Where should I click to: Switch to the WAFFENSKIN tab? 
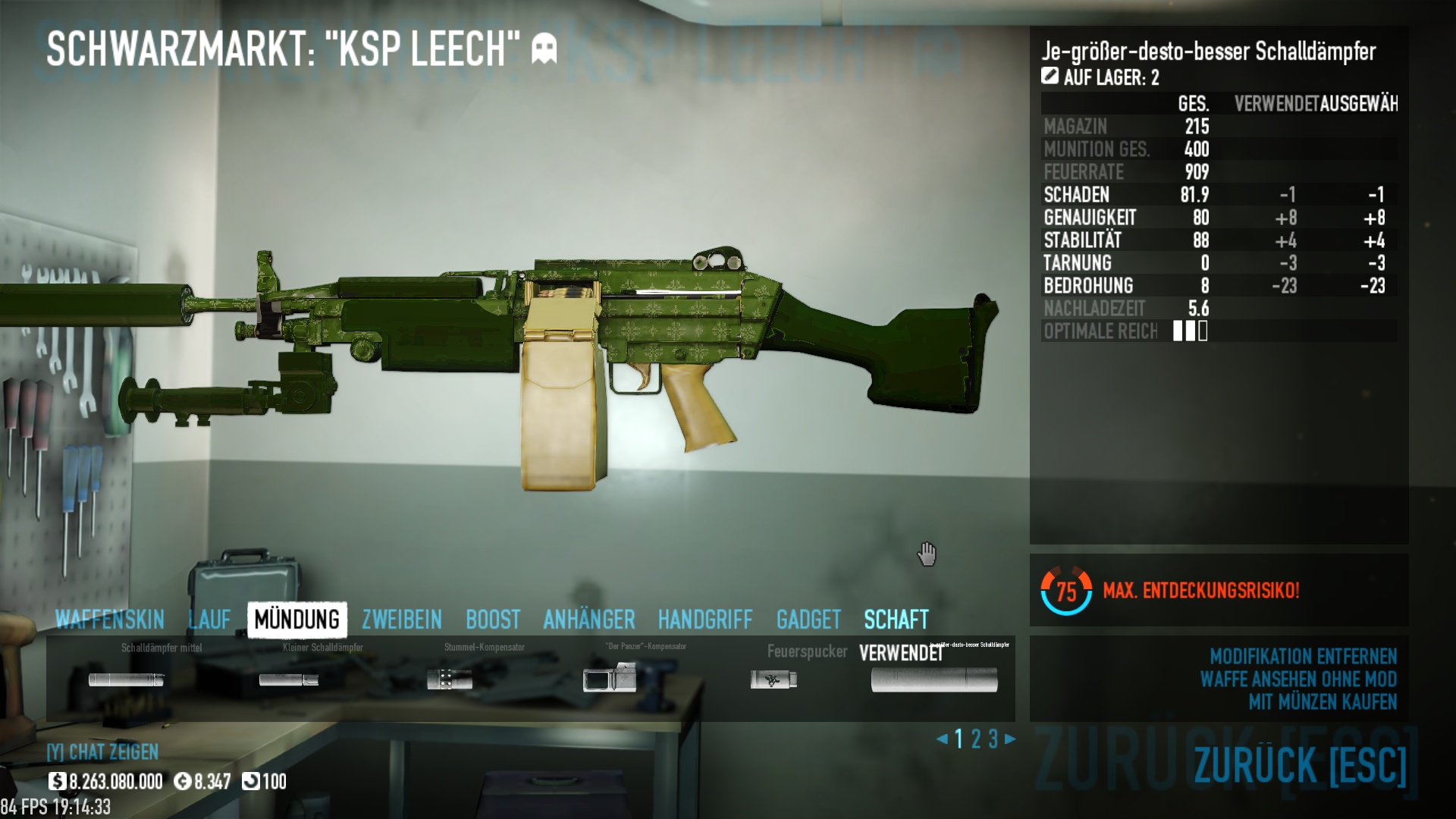[109, 620]
